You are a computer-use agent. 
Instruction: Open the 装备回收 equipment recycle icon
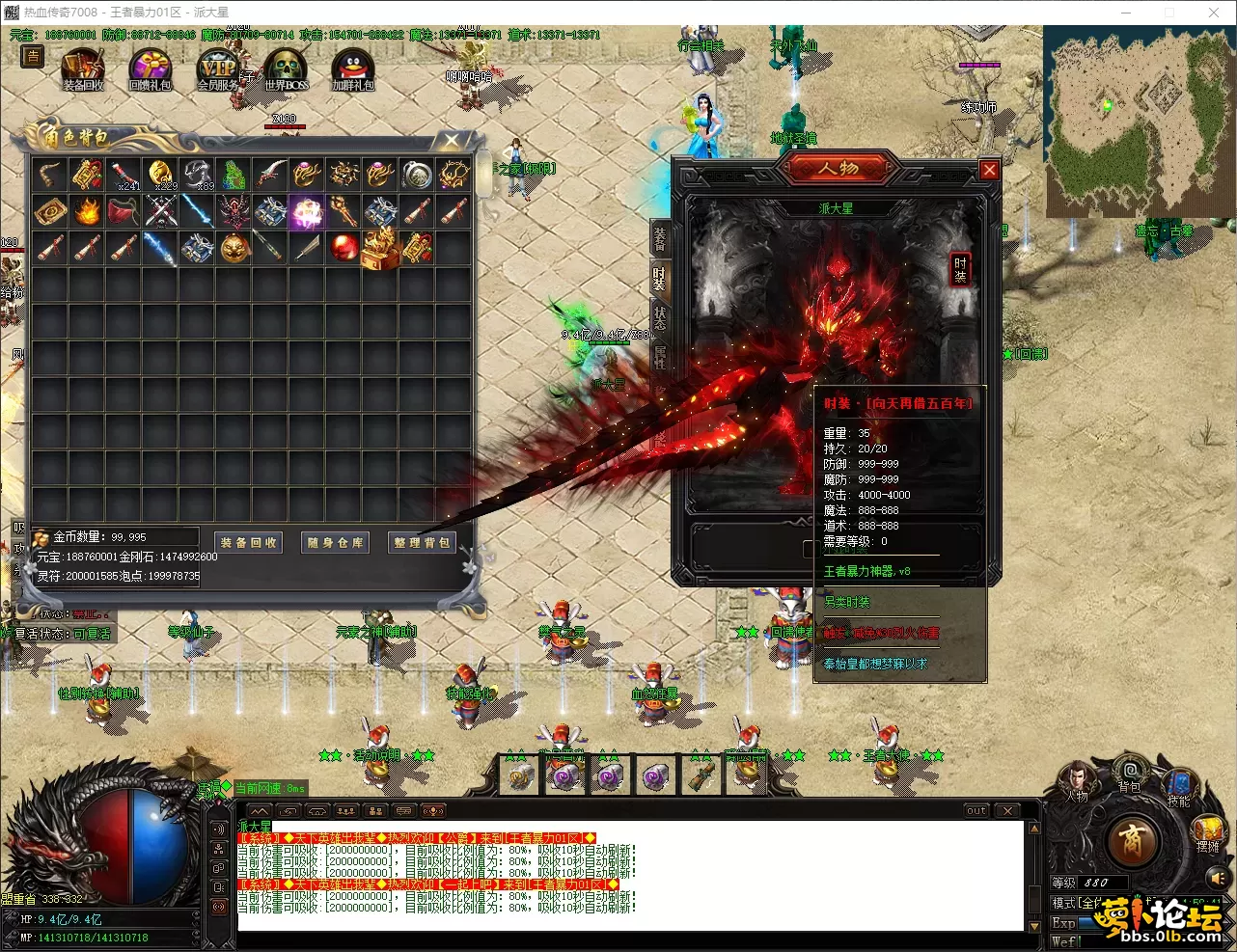click(x=83, y=70)
